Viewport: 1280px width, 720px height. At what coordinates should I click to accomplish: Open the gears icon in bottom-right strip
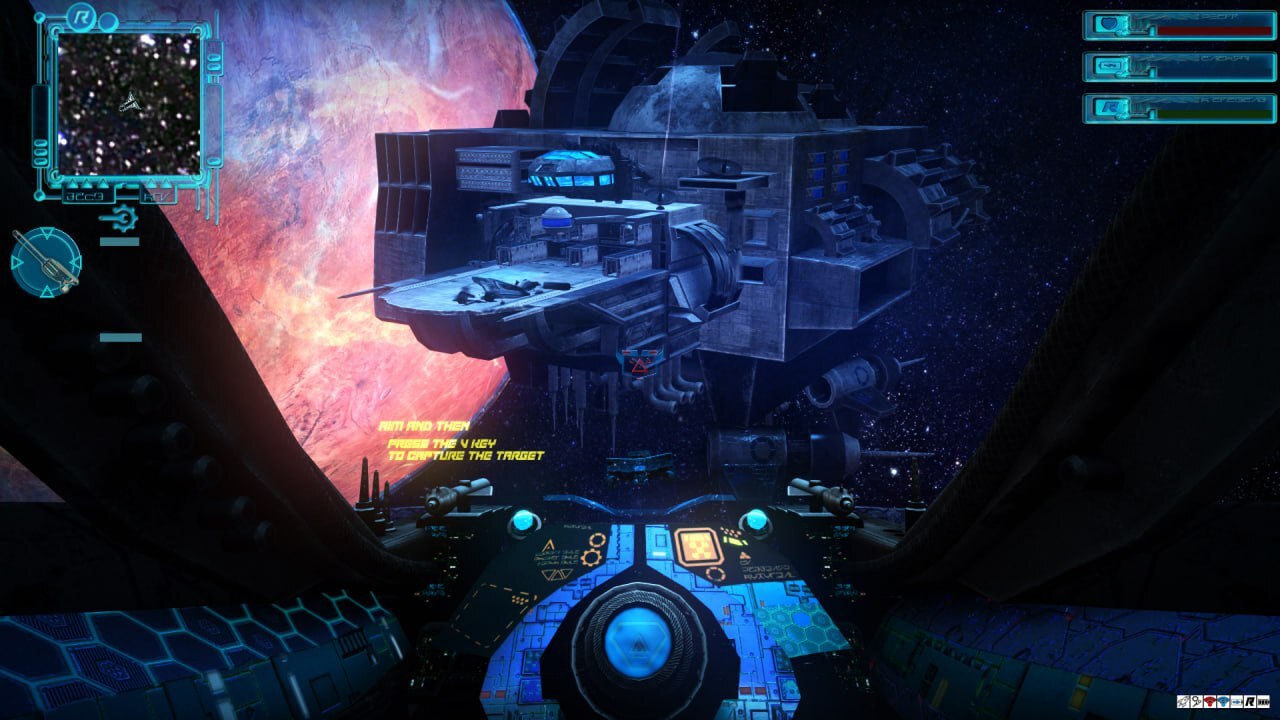[1197, 702]
